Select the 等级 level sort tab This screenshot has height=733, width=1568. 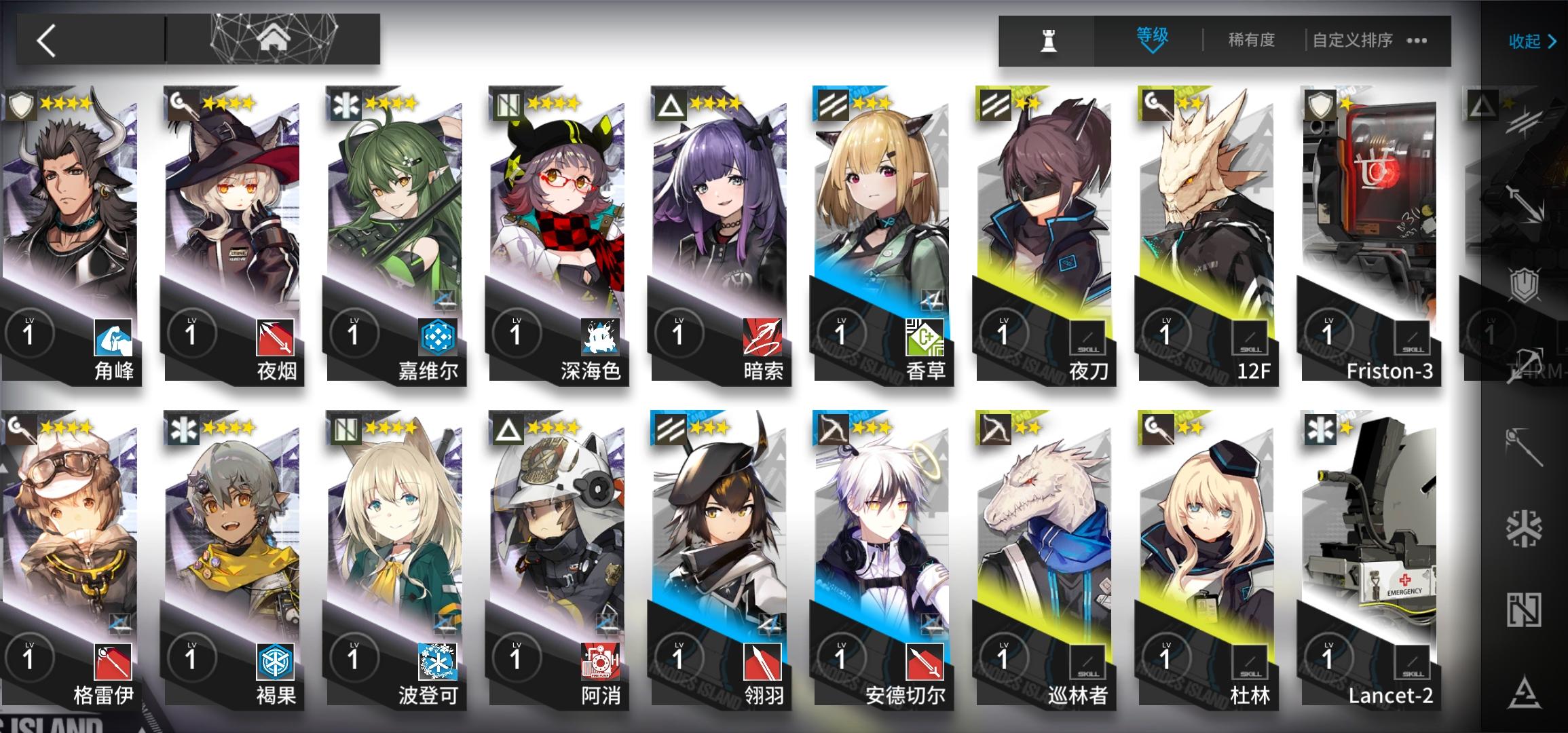click(x=1152, y=37)
